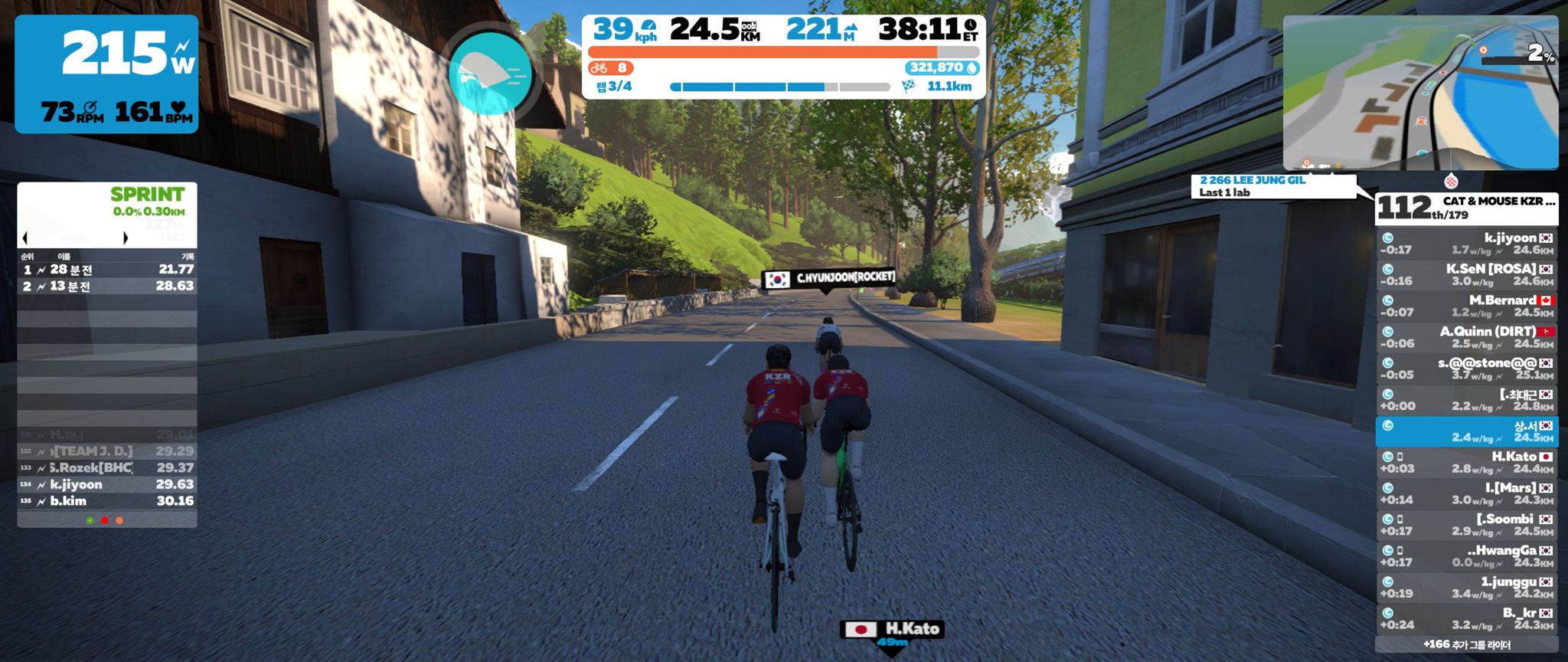This screenshot has width=1568, height=662.
Task: Select b.kim in the sprint leaderboard
Action: [x=107, y=501]
